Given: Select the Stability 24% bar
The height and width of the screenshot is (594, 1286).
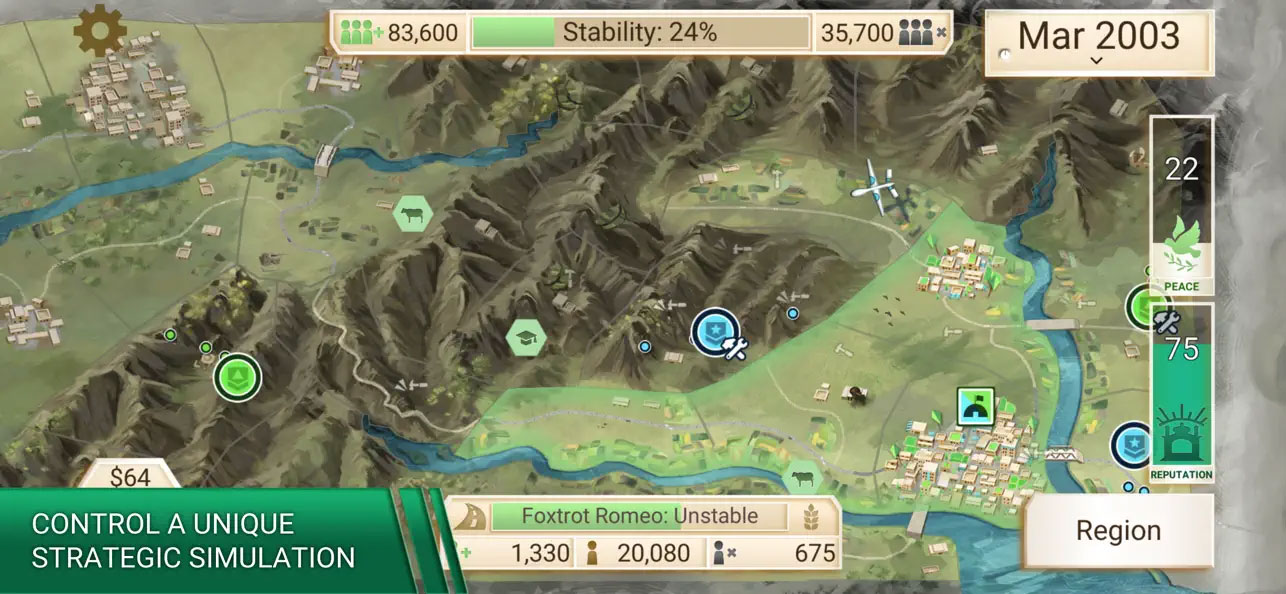Looking at the screenshot, I should [640, 32].
